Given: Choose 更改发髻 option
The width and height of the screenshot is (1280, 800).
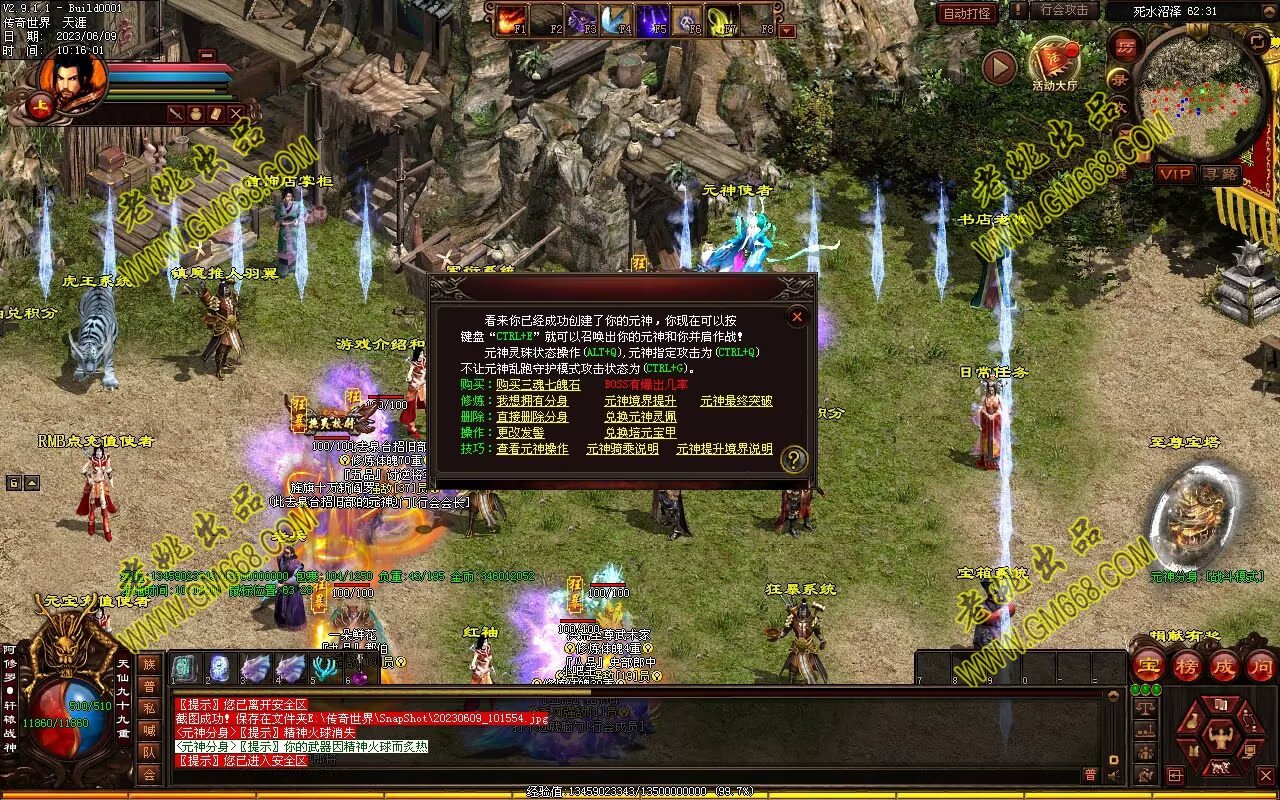Looking at the screenshot, I should [520, 433].
